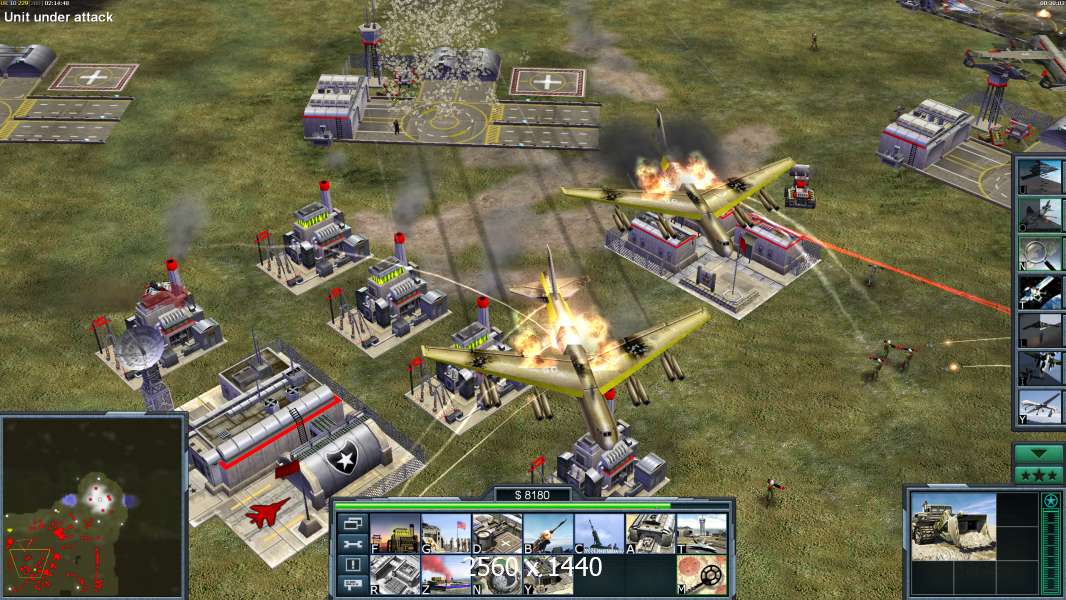Activate the mine clearing detector icon

(701, 575)
